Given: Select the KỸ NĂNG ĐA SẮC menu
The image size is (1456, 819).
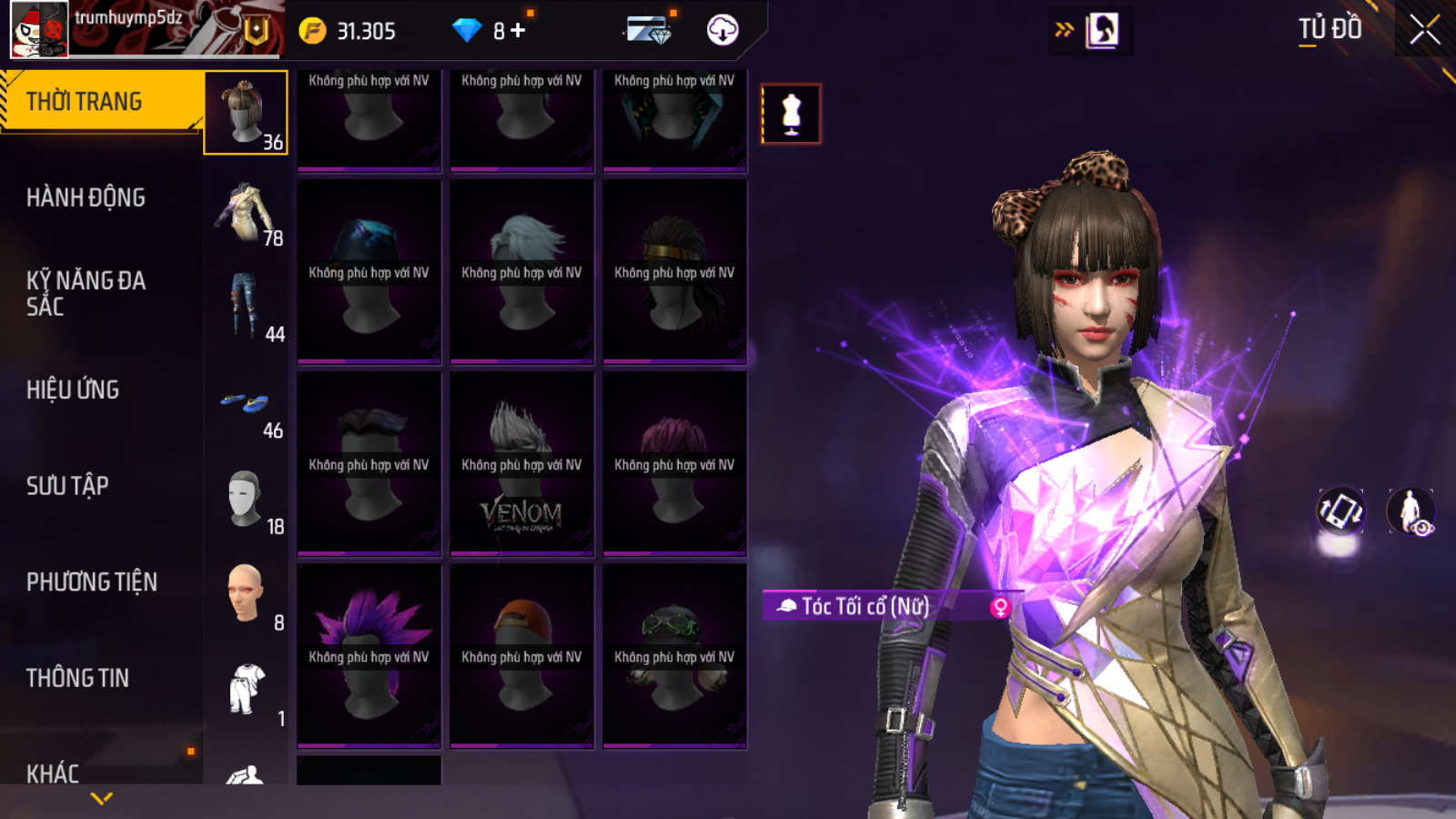Looking at the screenshot, I should [86, 293].
